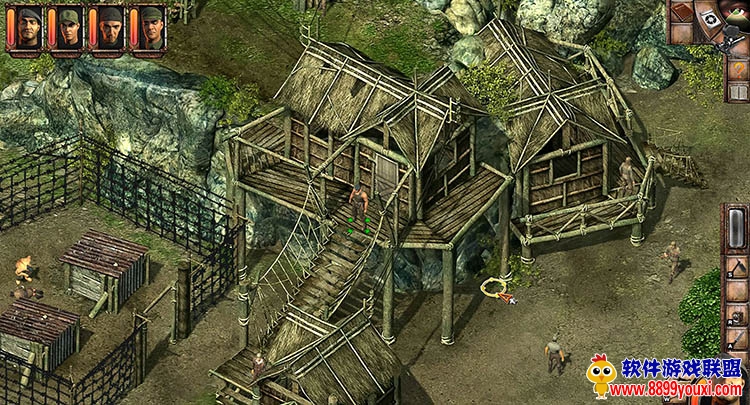
Task: Select the commando in the dark knit cap
Action: tap(110, 27)
